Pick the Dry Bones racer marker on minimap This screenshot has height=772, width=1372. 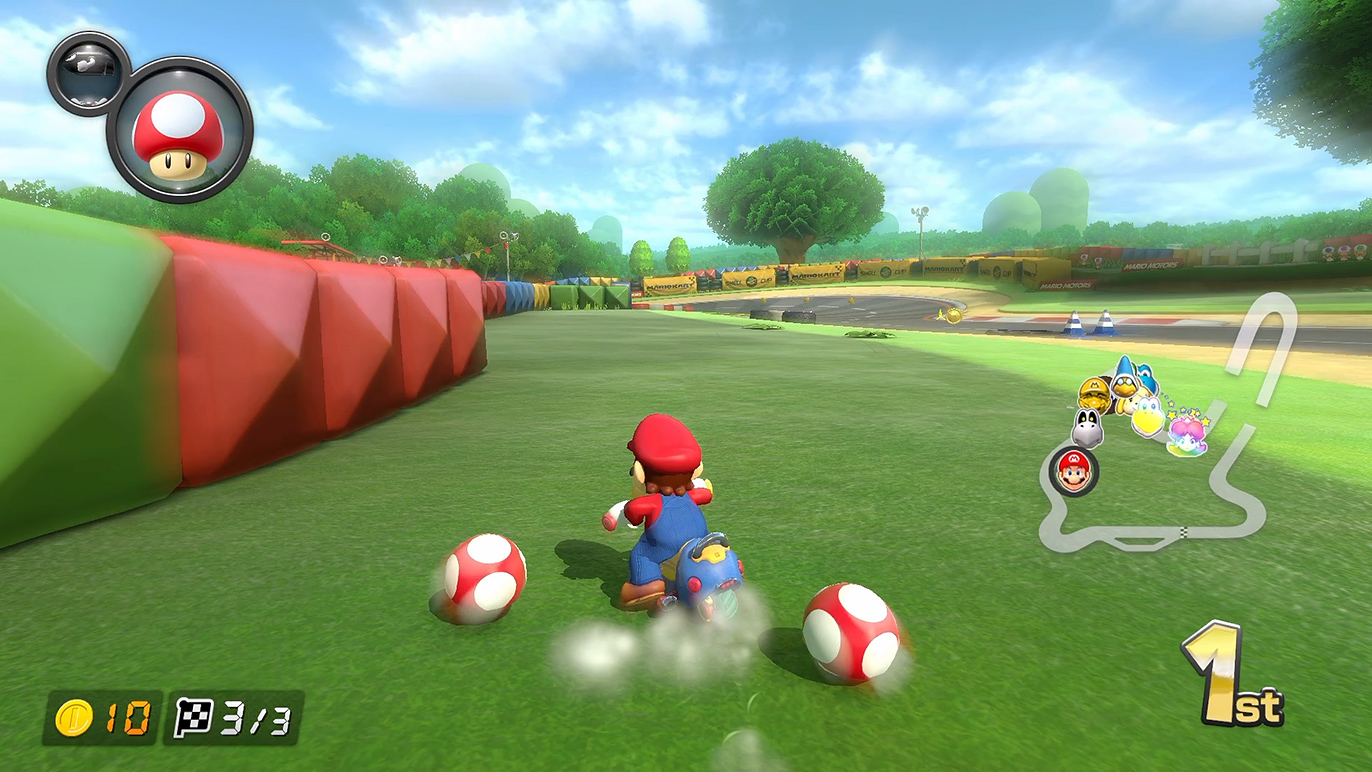[x=1087, y=429]
